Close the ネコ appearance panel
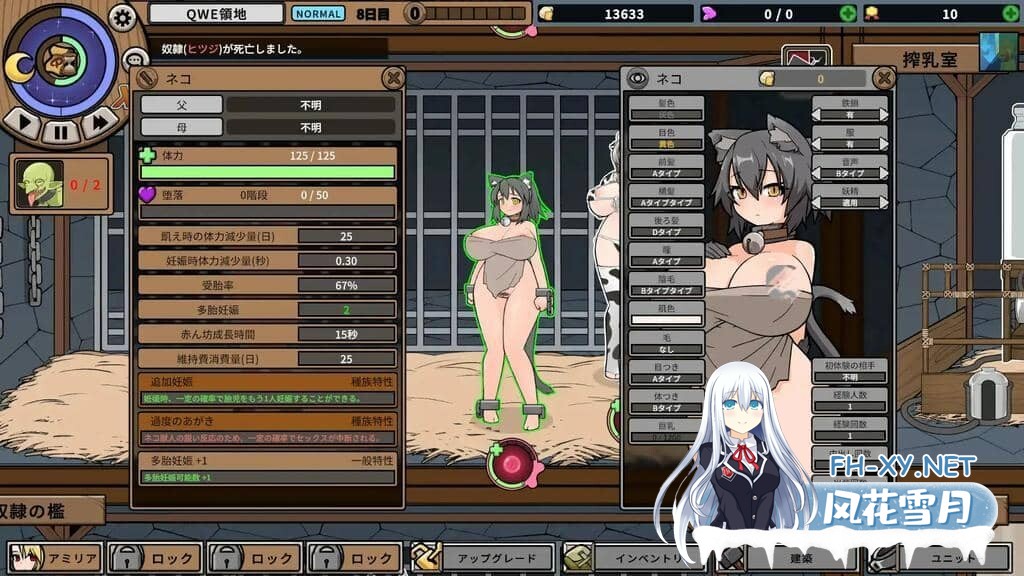1024x576 pixels. point(883,78)
